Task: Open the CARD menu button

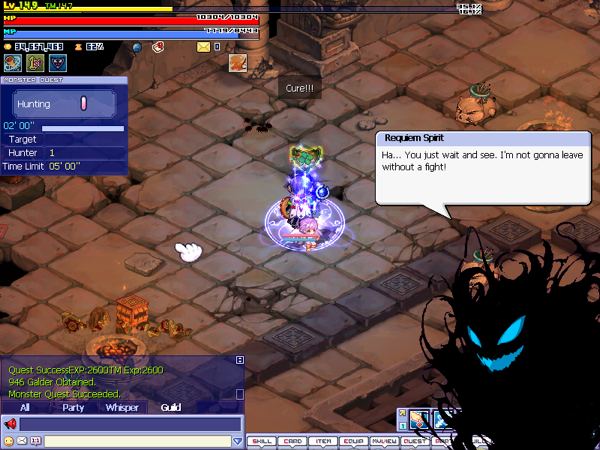Action: tap(291, 440)
